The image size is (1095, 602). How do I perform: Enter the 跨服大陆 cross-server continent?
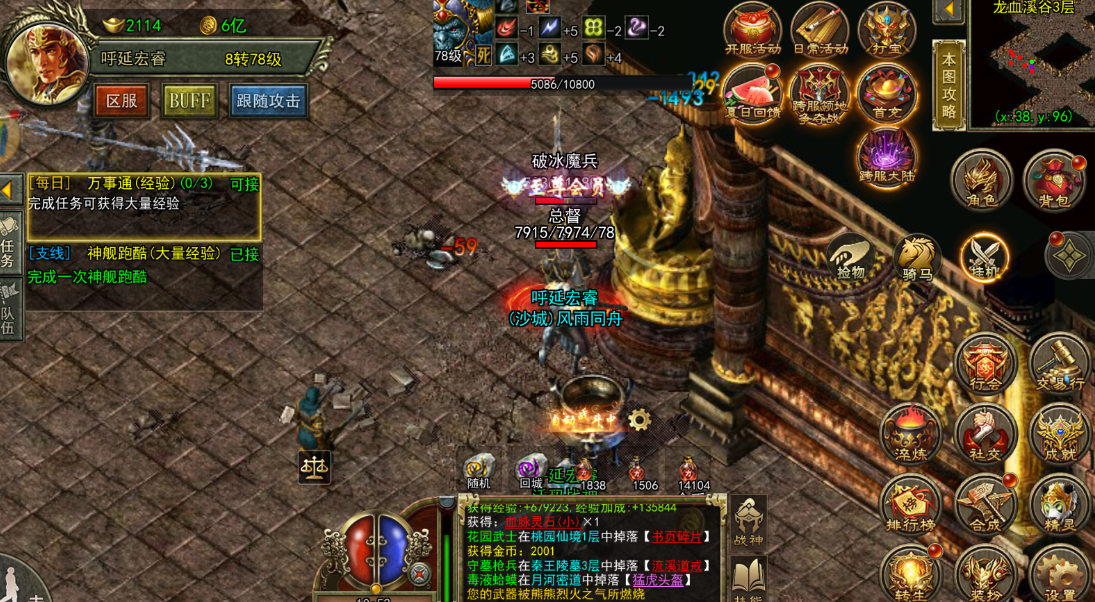[886, 157]
